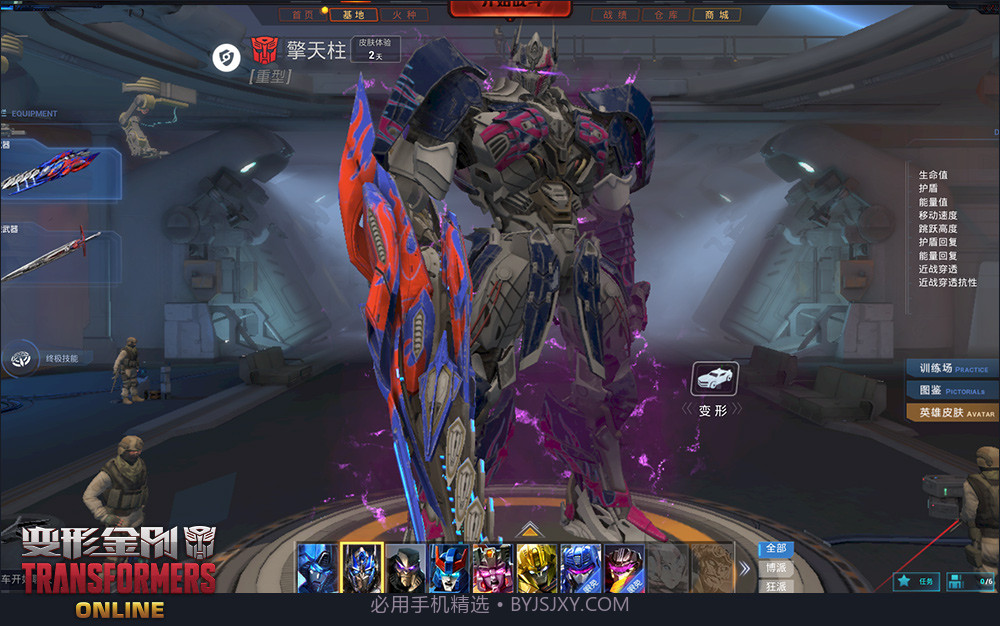View the 战绩 battle record tab
Image resolution: width=1000 pixels, height=626 pixels.
616,15
